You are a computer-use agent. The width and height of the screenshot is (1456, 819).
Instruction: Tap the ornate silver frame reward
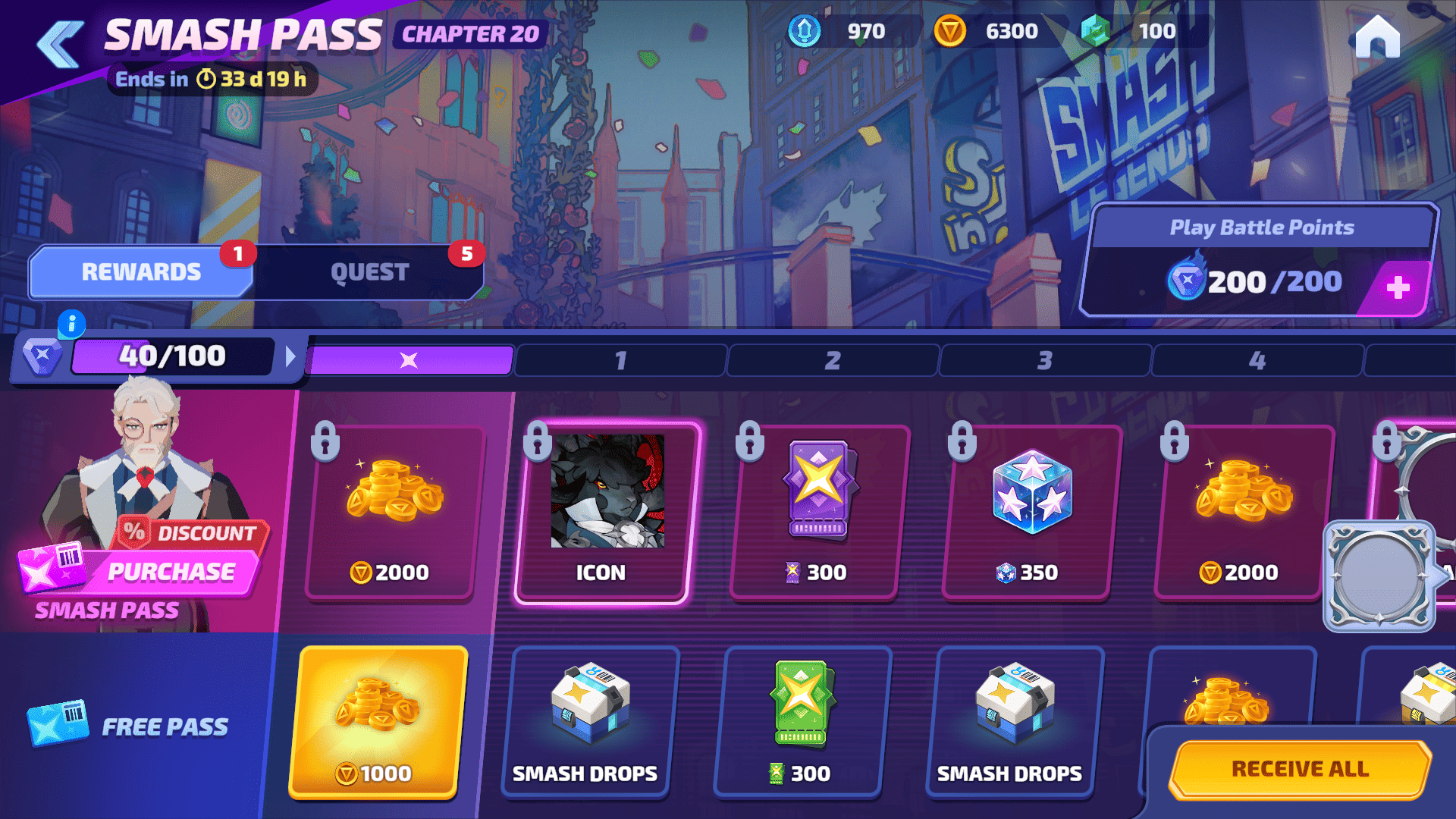coord(1379,576)
